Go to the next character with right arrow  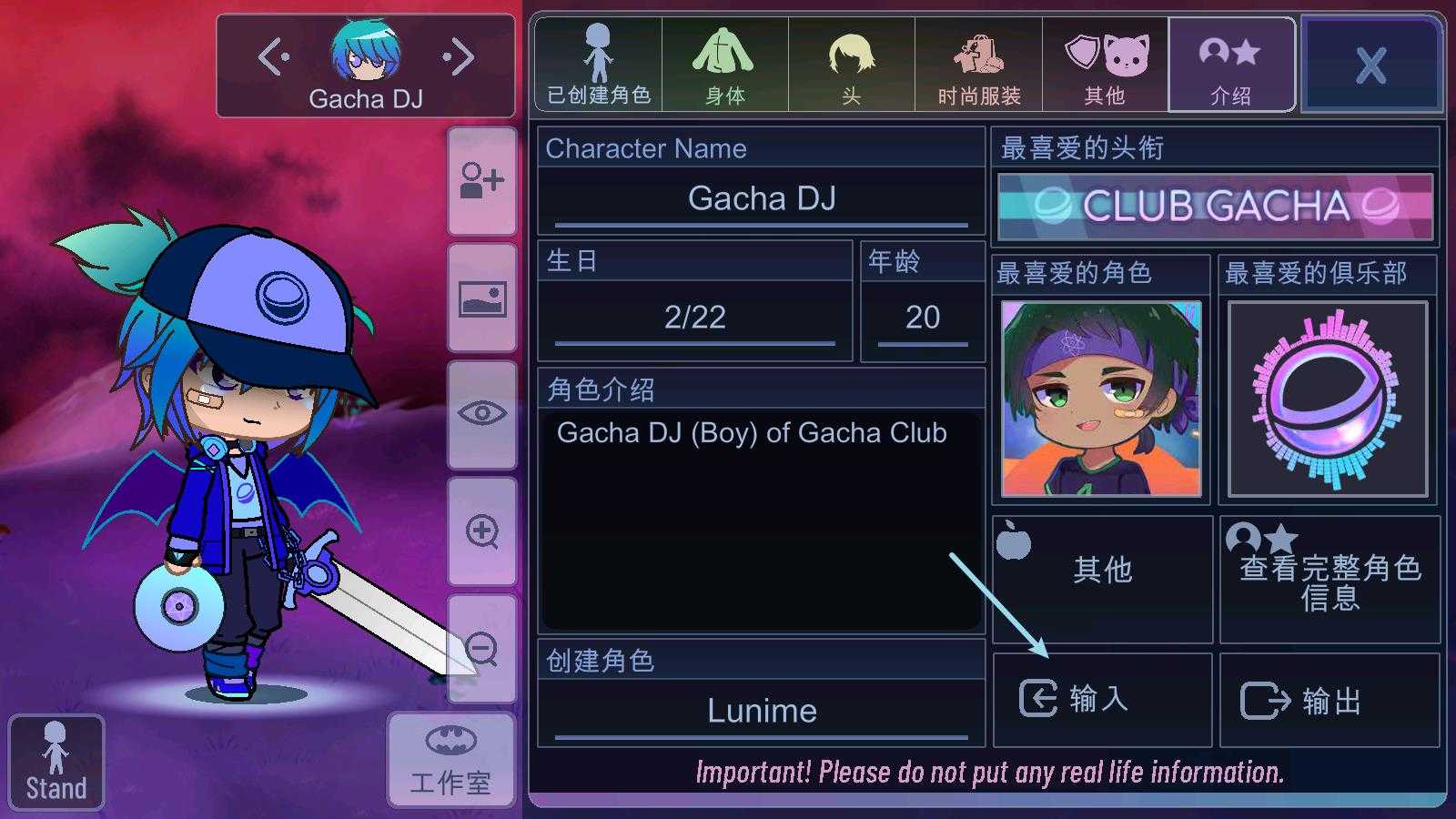[x=459, y=57]
